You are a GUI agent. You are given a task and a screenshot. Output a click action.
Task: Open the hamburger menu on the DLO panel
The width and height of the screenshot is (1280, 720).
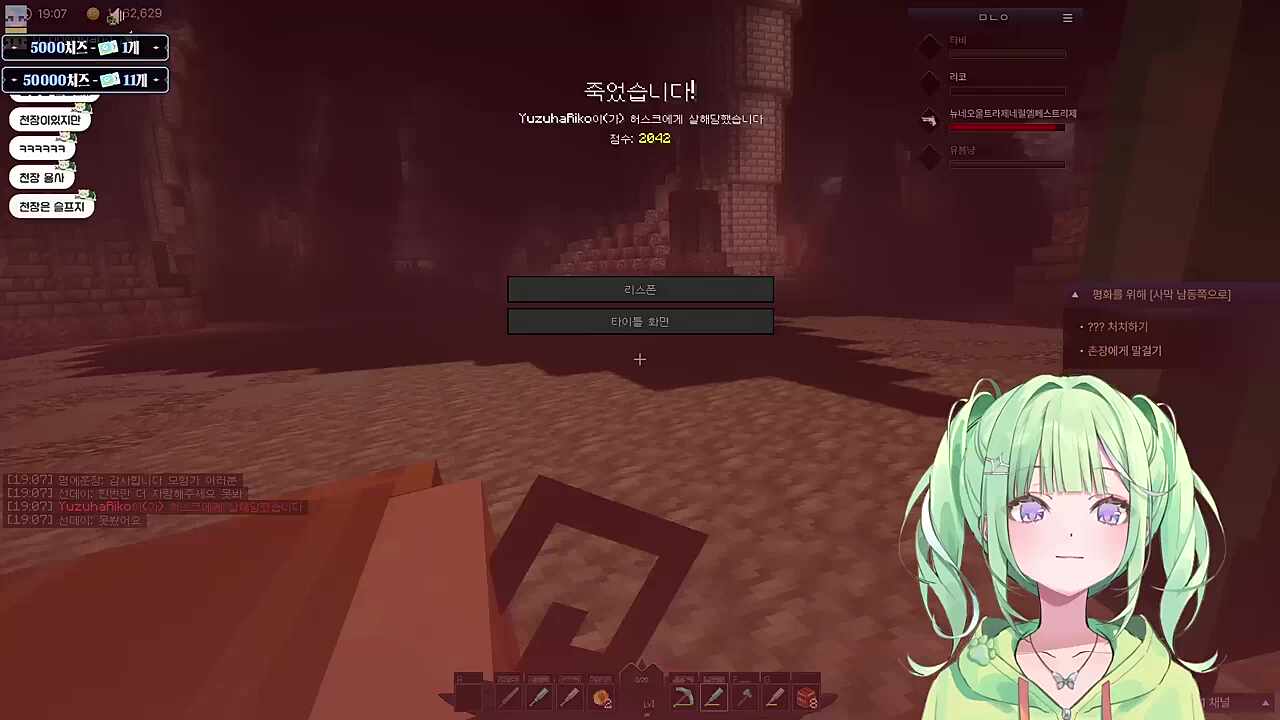pos(1067,17)
